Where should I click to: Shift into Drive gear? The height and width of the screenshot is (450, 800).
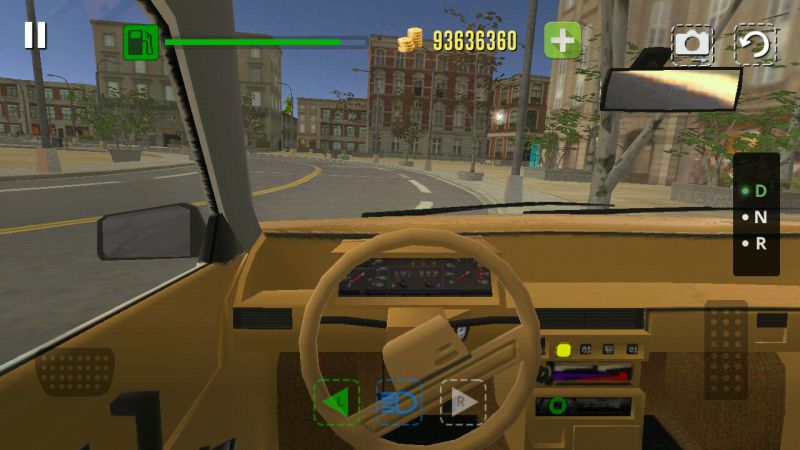point(755,190)
